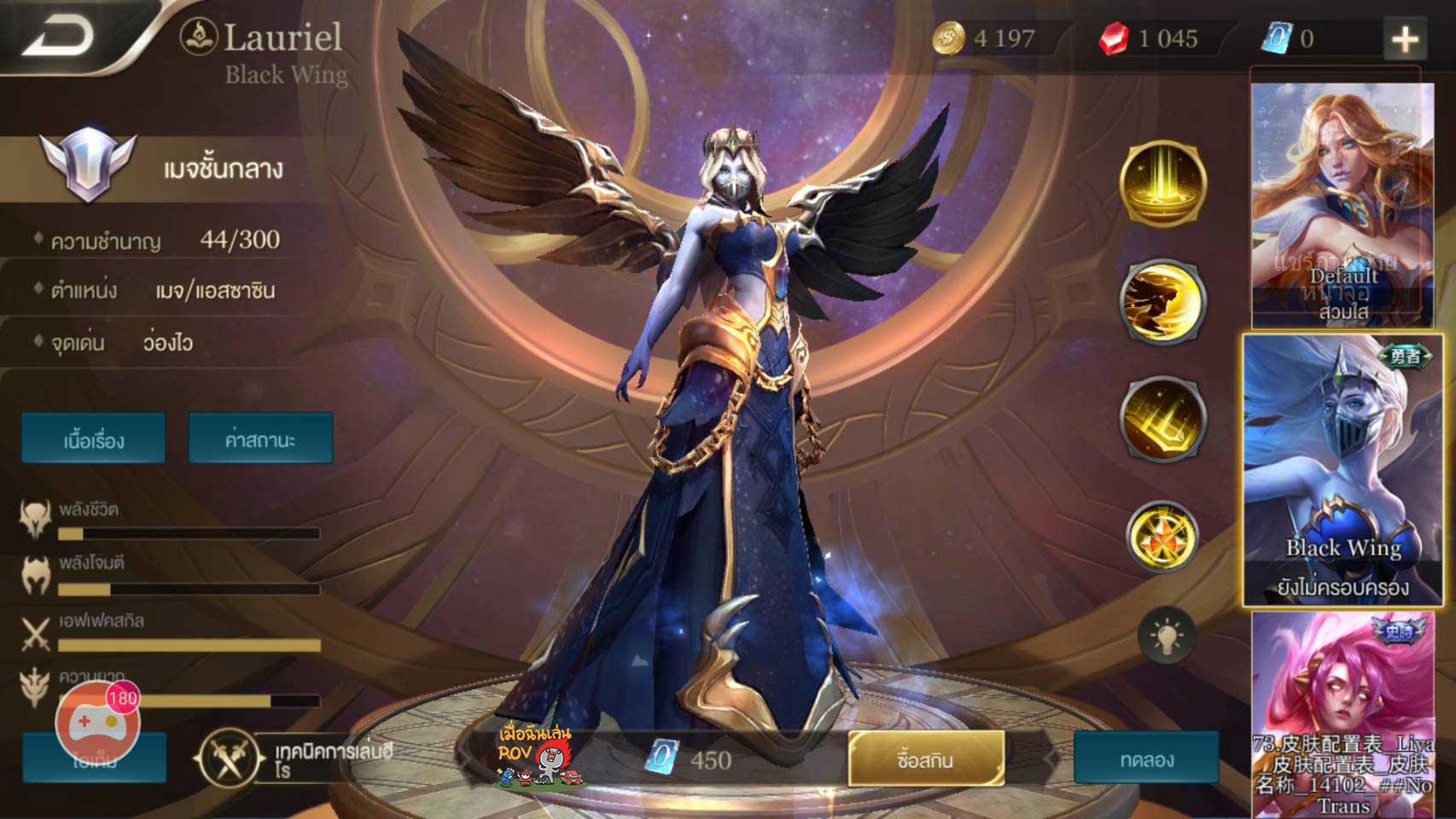The image size is (1456, 819).
Task: Open the red gamepad overlay bubble
Action: point(96,723)
